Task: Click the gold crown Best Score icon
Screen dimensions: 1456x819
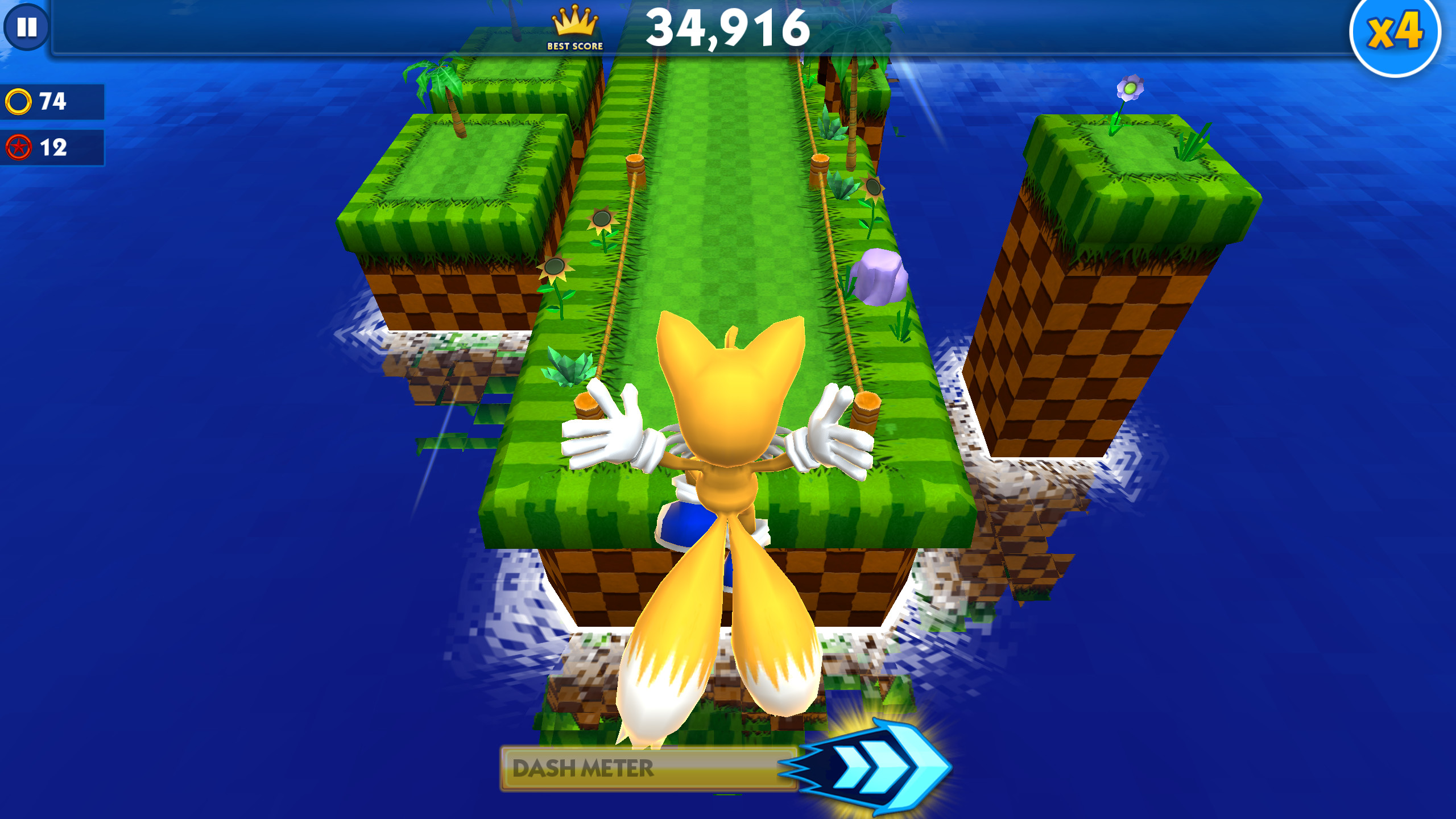Action: 574,22
